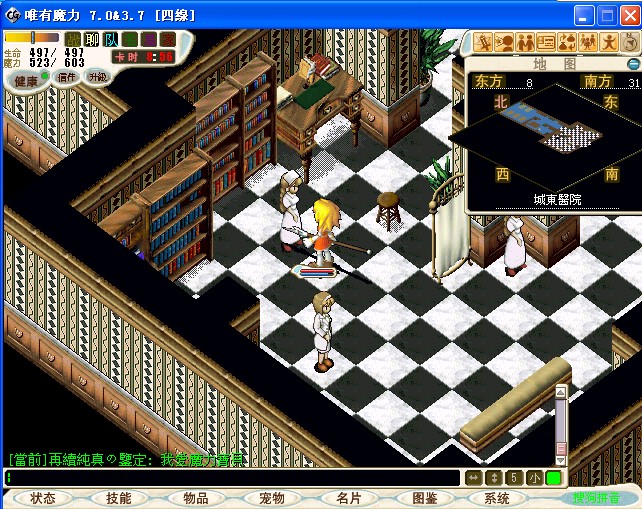642x509 pixels.
Task: Open the 图鉴 album menu
Action: coord(425,498)
